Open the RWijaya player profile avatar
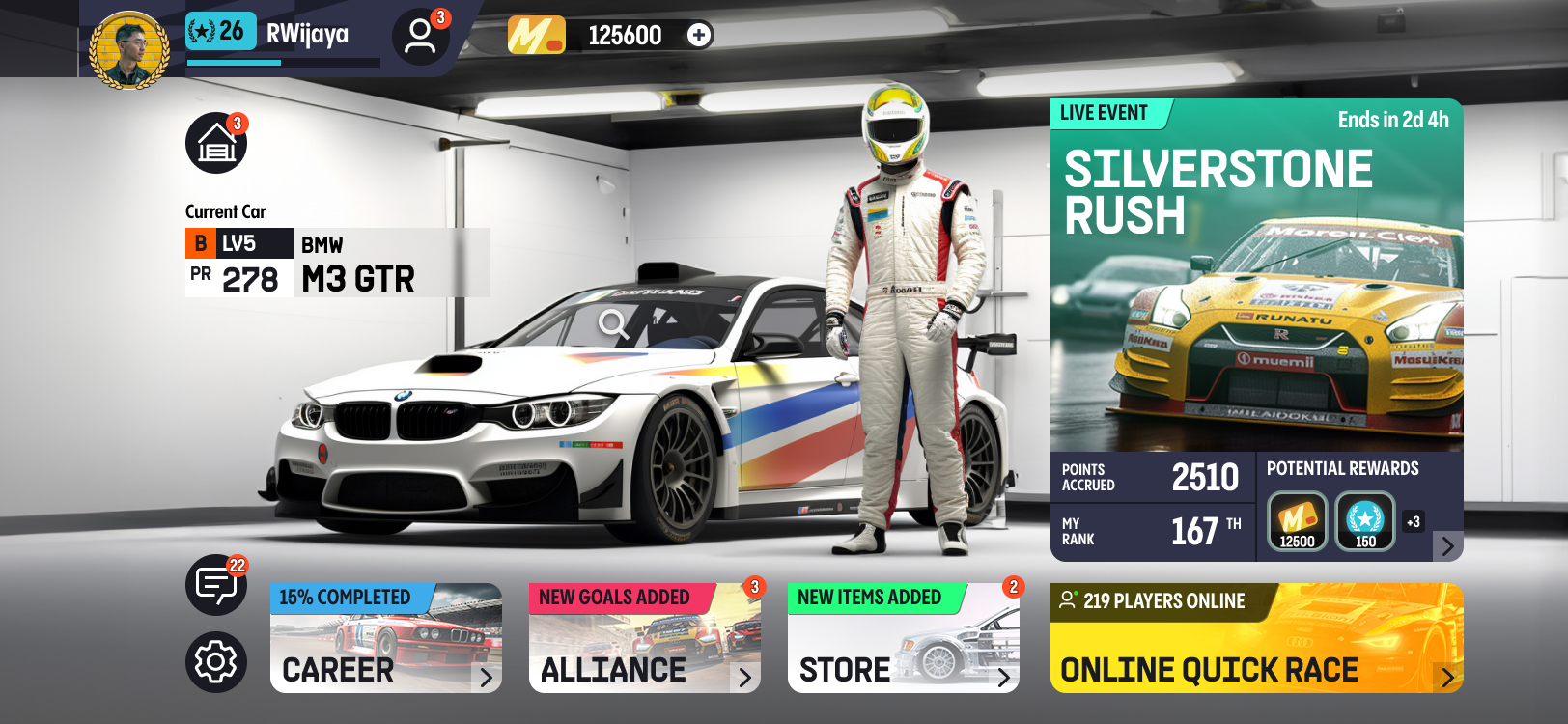 pos(129,49)
